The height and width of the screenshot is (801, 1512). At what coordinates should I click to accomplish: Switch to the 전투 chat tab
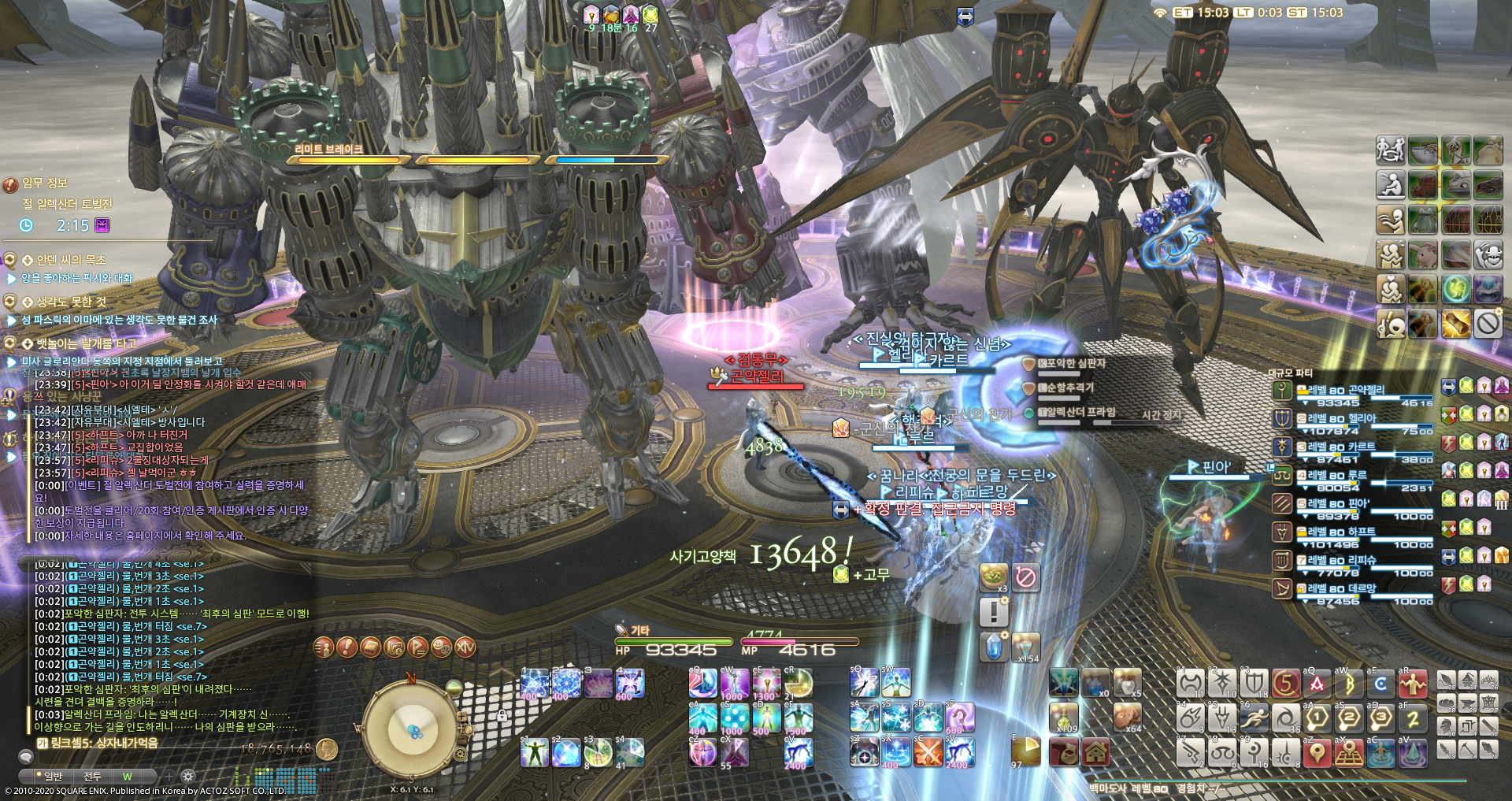point(92,777)
